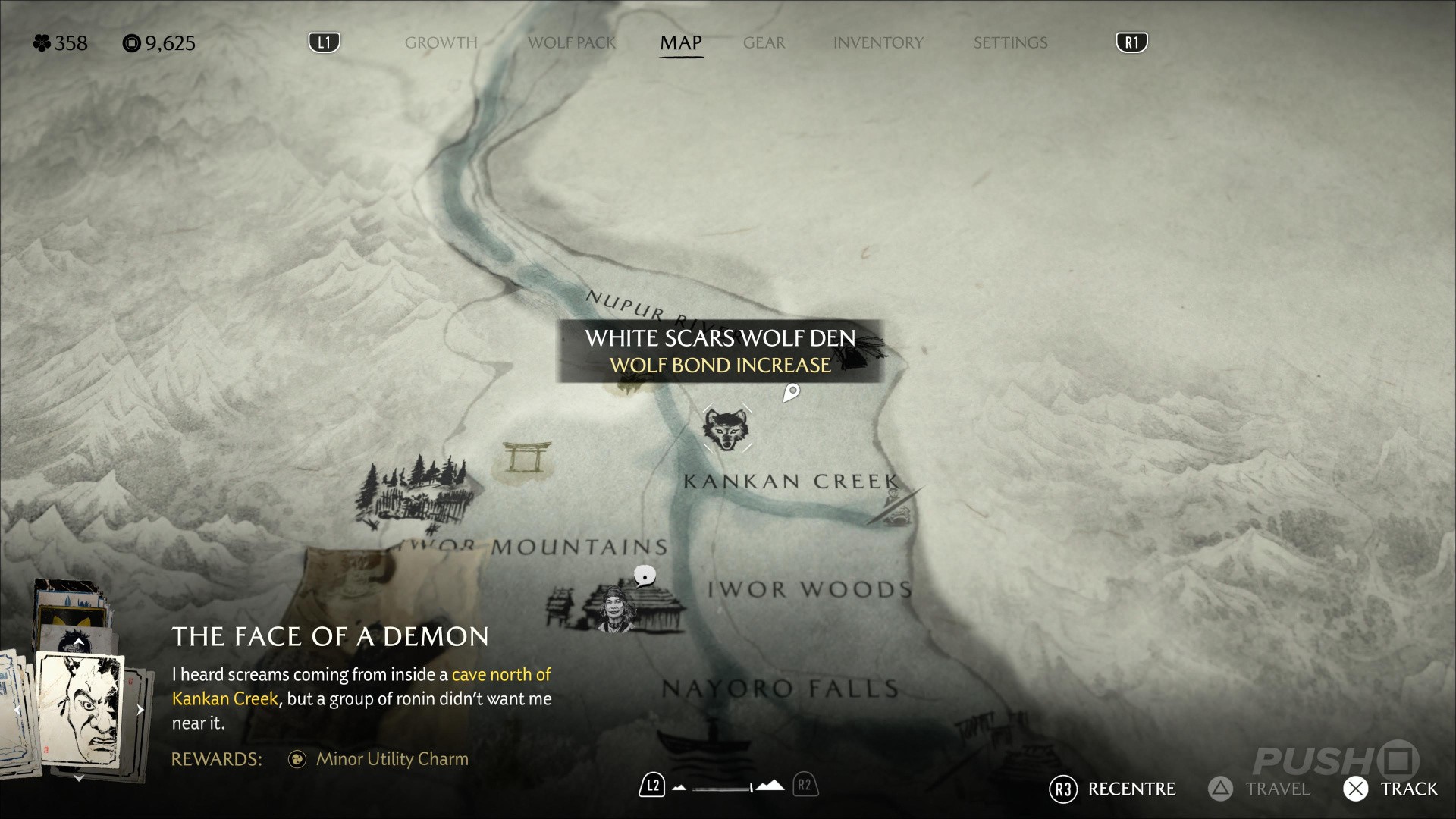Go to the Gear tab
The height and width of the screenshot is (819, 1456).
[764, 42]
